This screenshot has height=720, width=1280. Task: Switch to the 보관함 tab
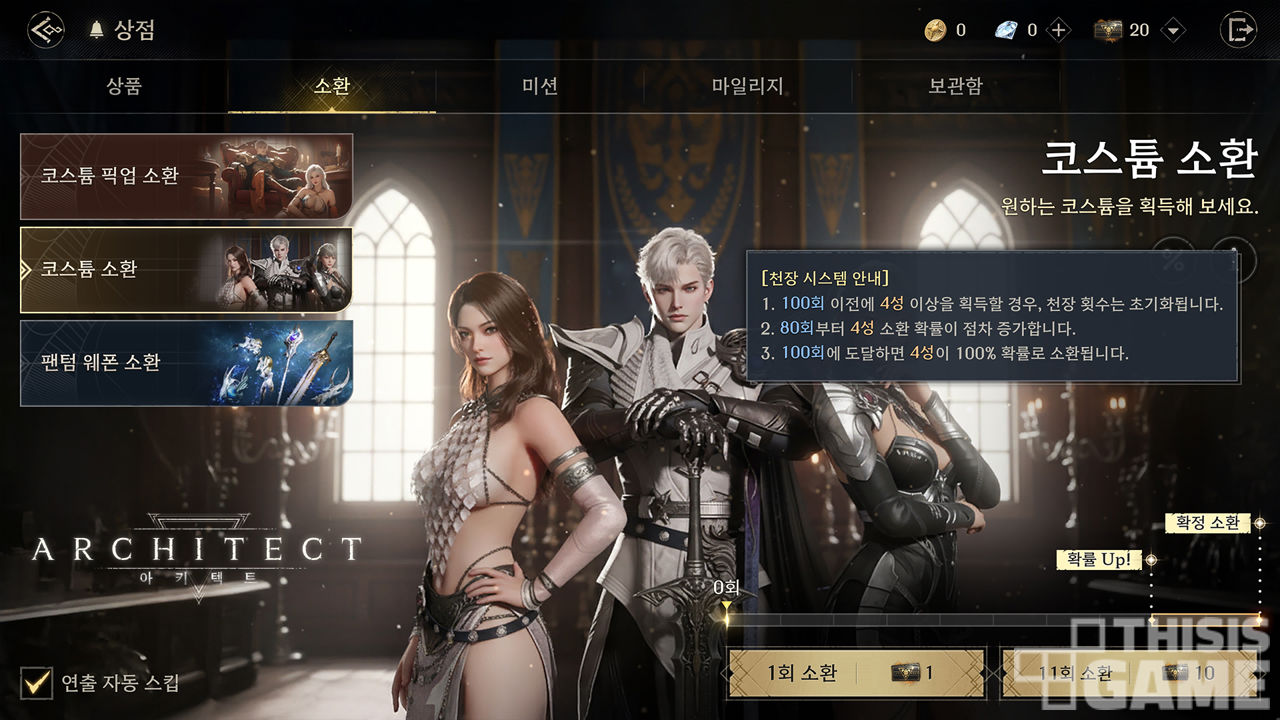[x=955, y=86]
